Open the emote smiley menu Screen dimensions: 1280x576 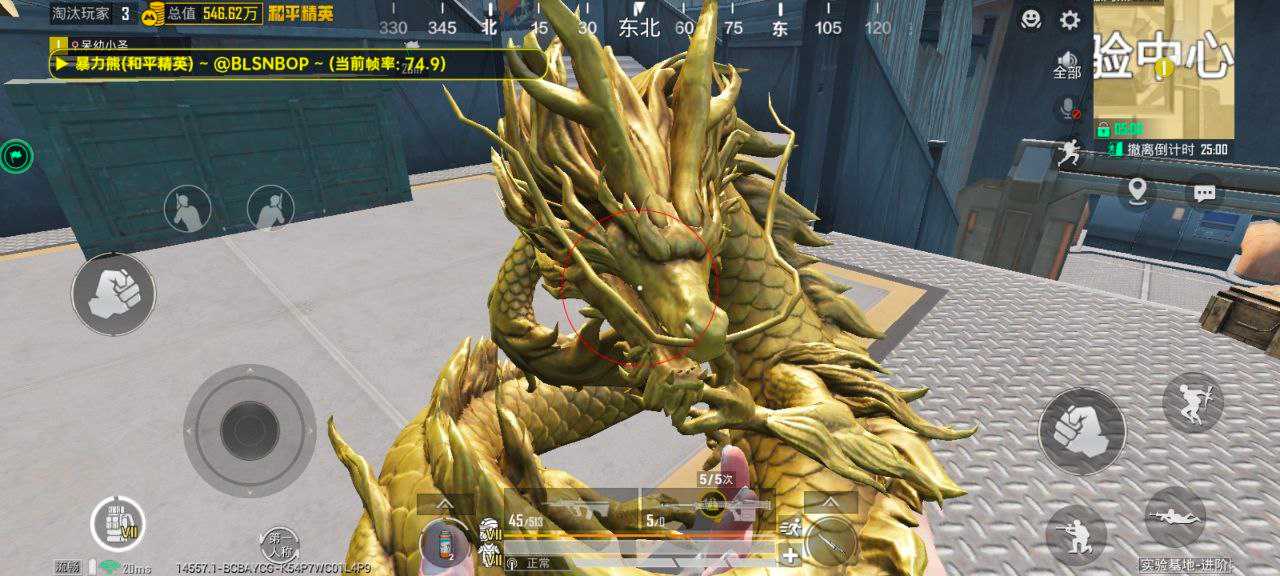(1031, 19)
